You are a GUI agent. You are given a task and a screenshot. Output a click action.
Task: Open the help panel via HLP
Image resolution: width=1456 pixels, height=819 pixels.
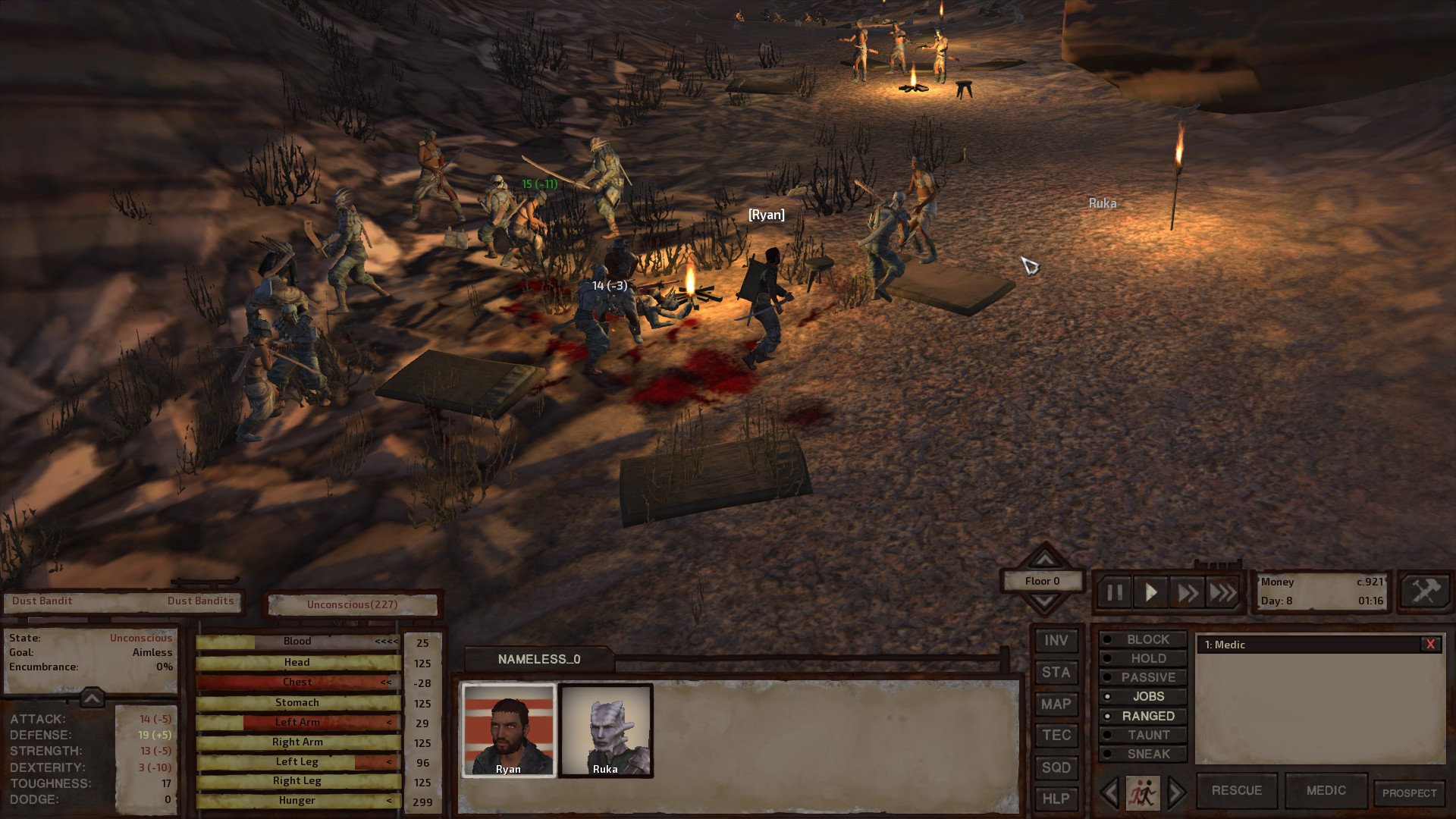click(1056, 799)
